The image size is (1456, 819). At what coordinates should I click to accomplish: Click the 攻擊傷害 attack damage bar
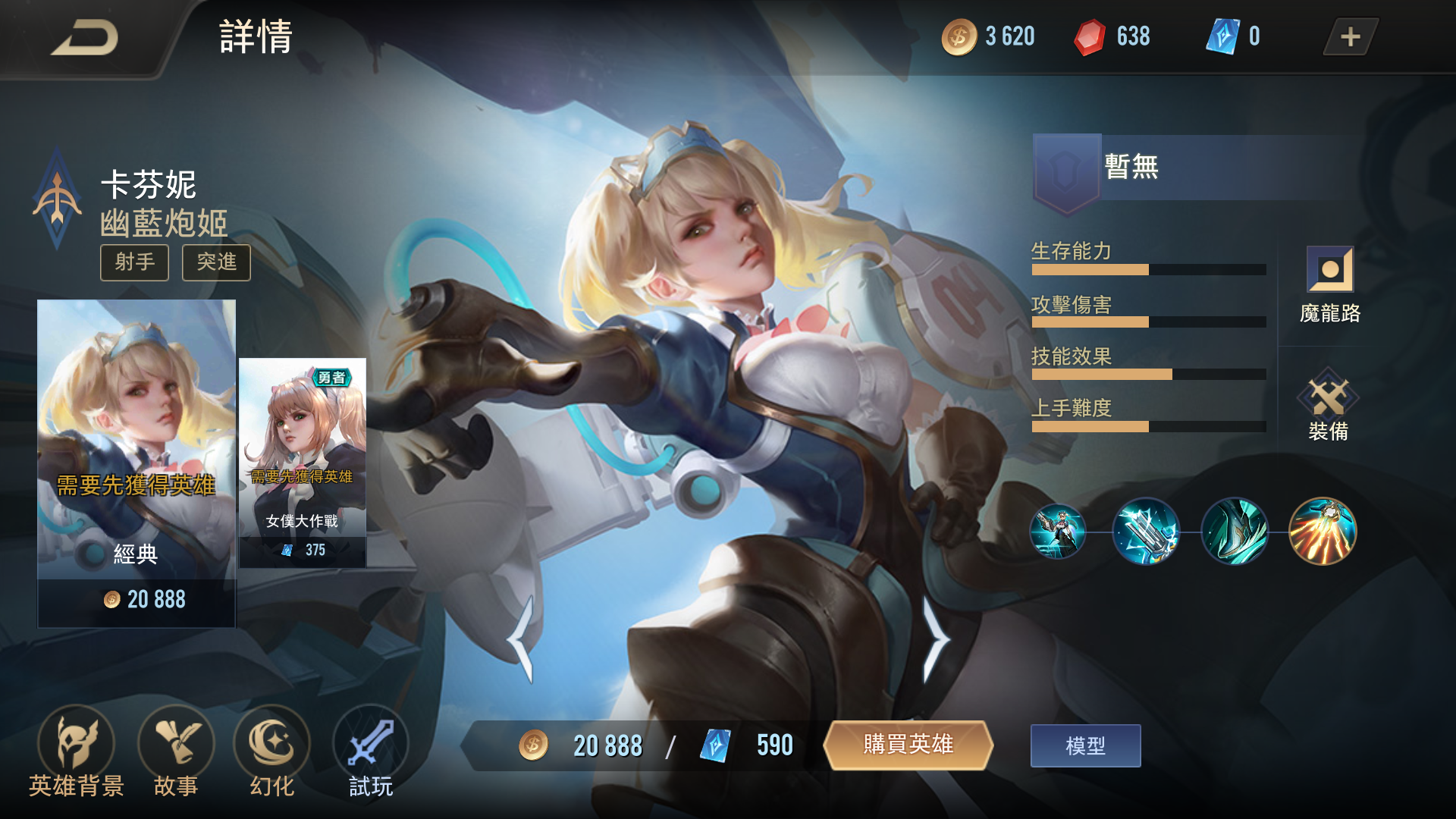click(1149, 321)
